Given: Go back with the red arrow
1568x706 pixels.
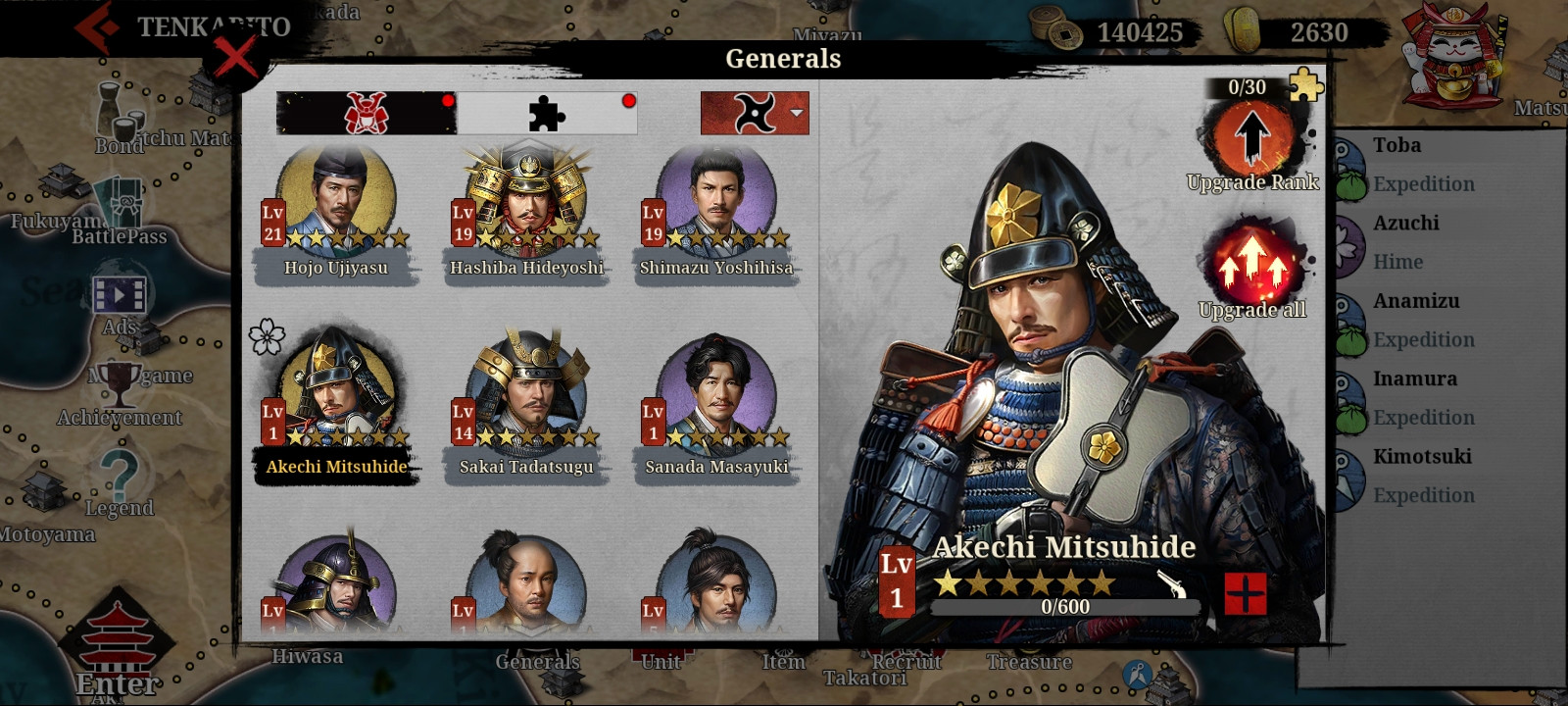Looking at the screenshot, I should pos(98,27).
